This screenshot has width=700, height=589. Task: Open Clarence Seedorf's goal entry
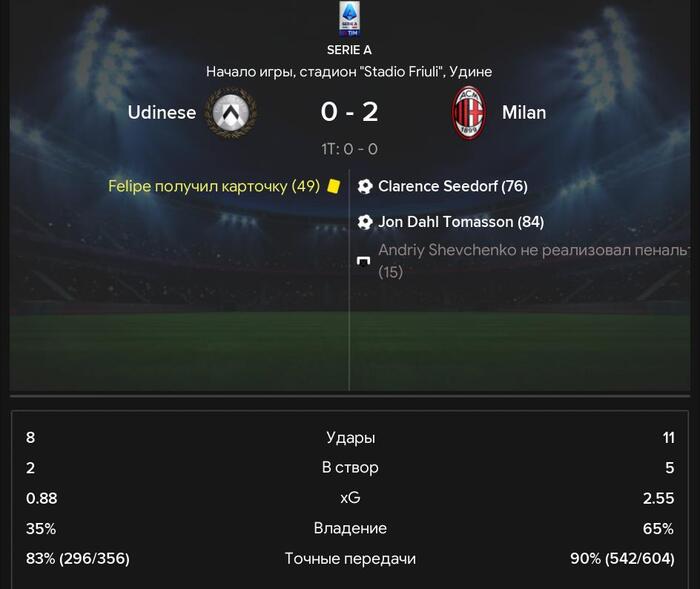tap(452, 186)
